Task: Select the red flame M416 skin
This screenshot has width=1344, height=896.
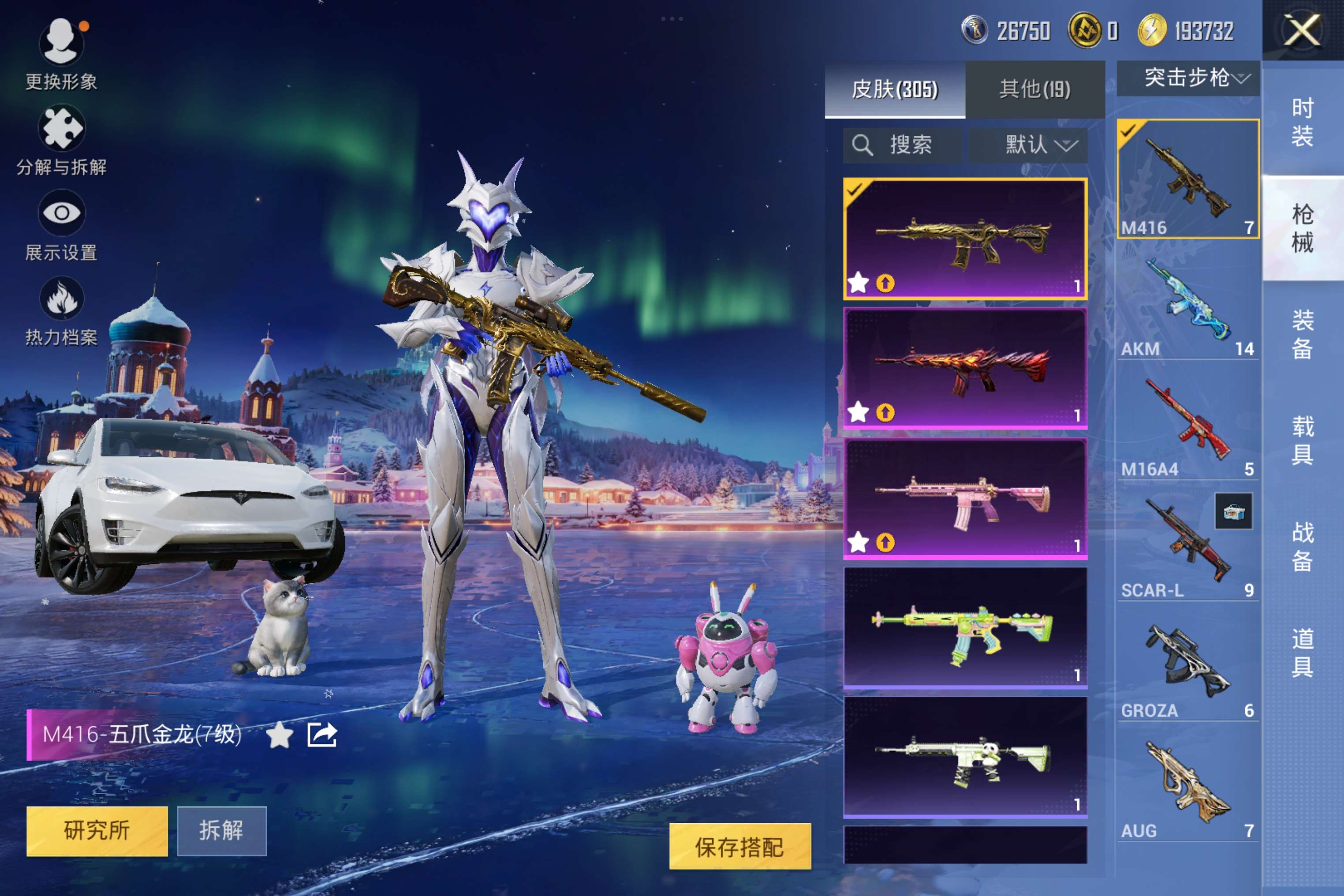Action: [x=965, y=368]
